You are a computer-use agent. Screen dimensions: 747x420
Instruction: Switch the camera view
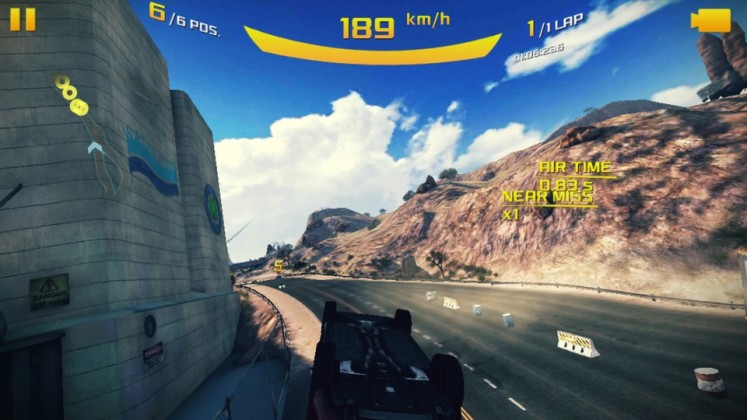[x=712, y=20]
